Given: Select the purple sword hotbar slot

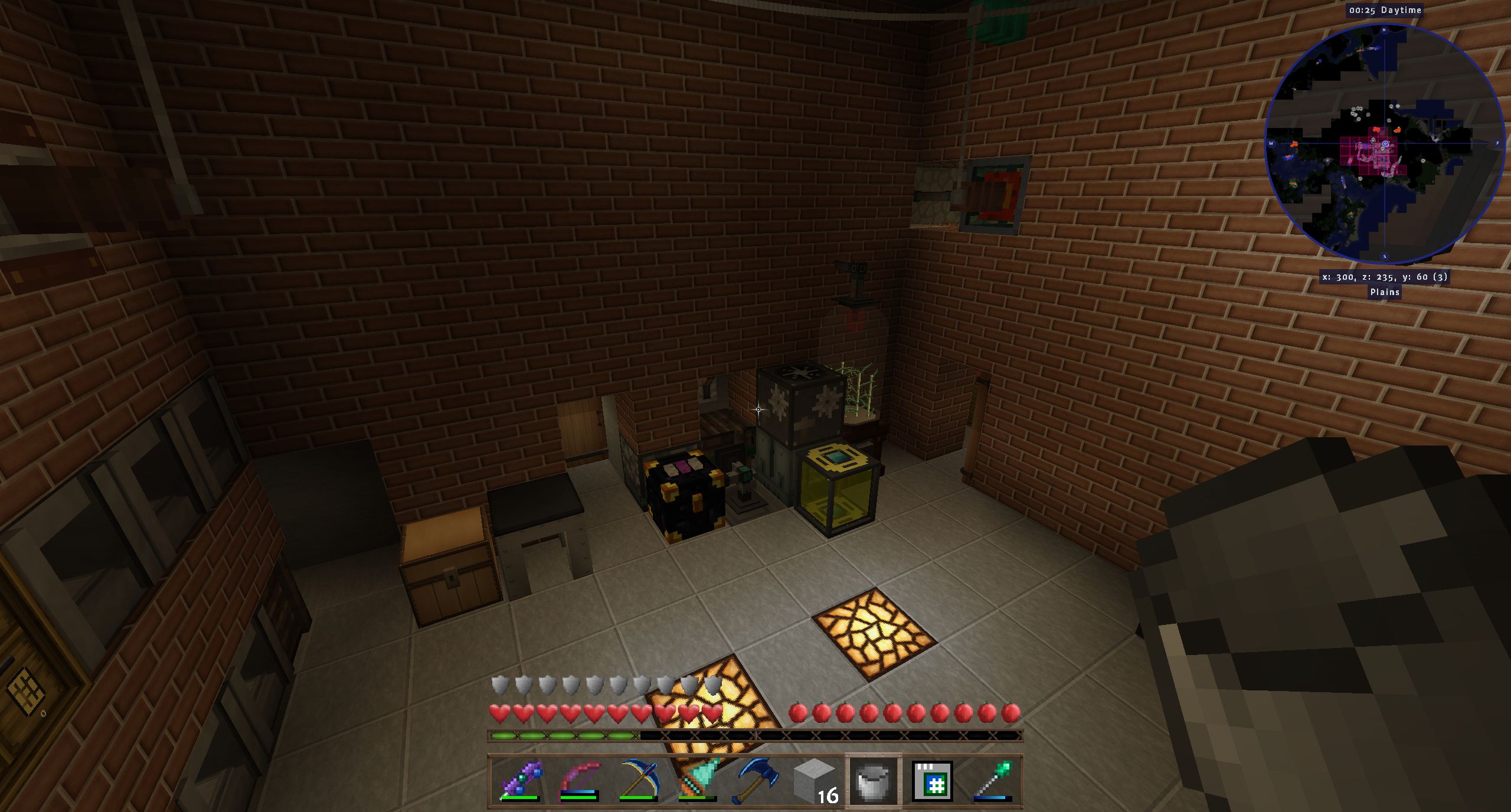Looking at the screenshot, I should [x=520, y=781].
